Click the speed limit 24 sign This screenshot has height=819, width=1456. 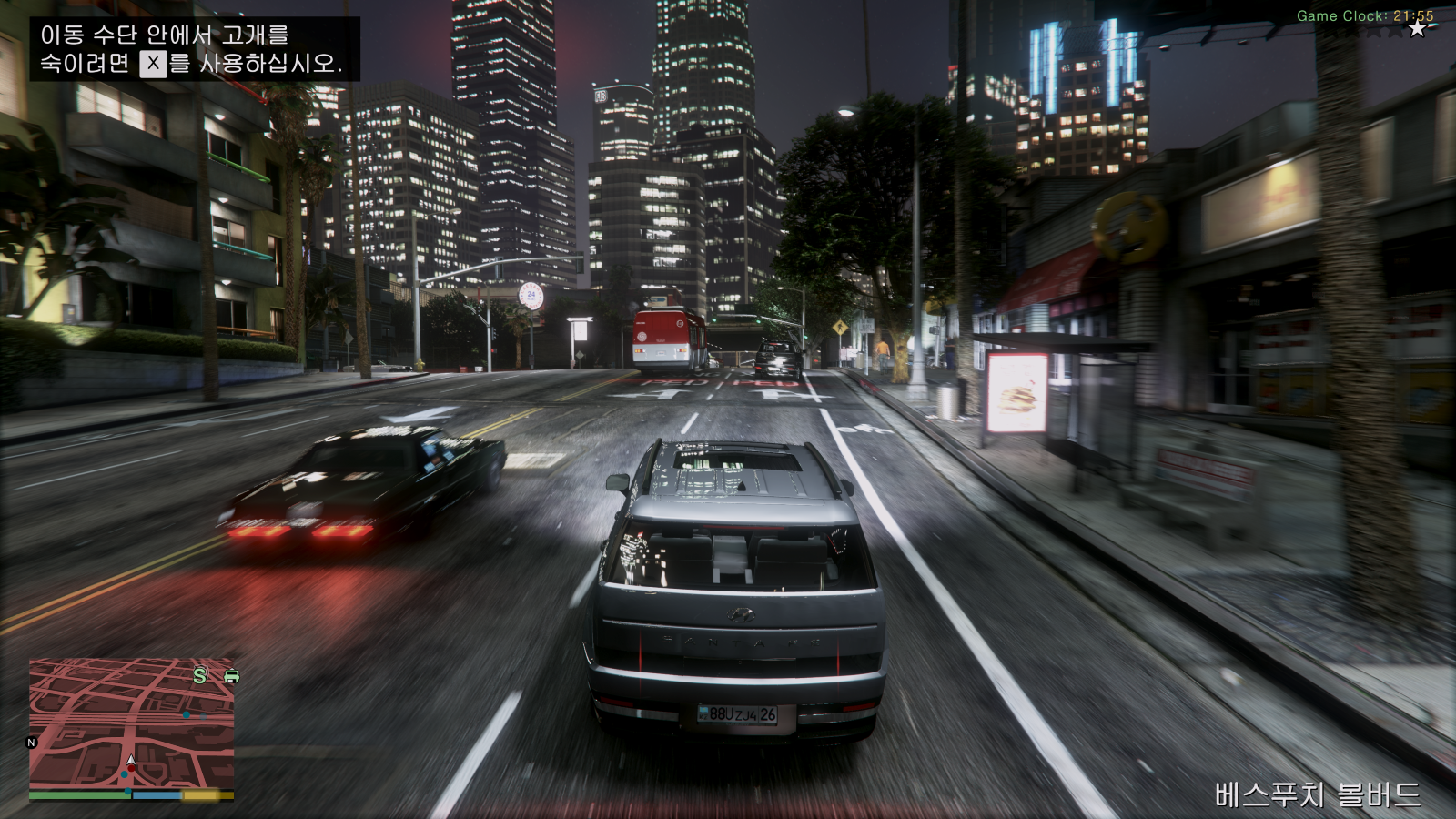(x=530, y=296)
